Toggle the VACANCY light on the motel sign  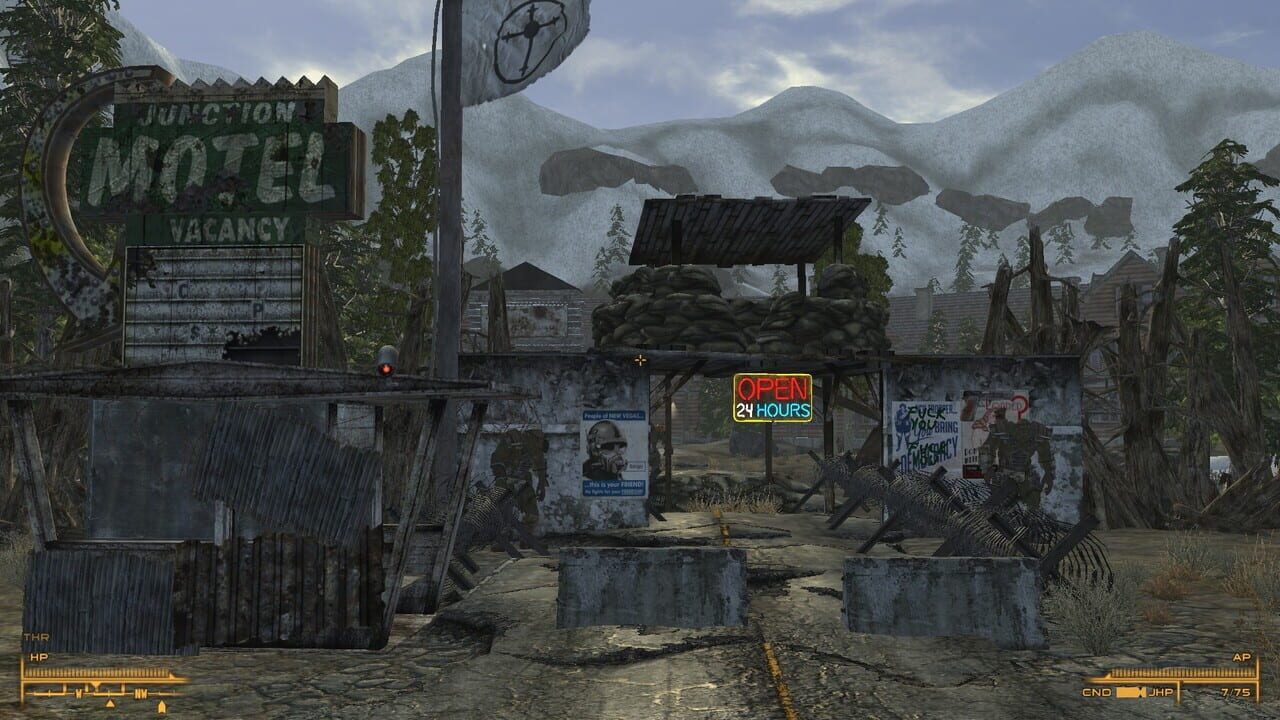pos(227,227)
